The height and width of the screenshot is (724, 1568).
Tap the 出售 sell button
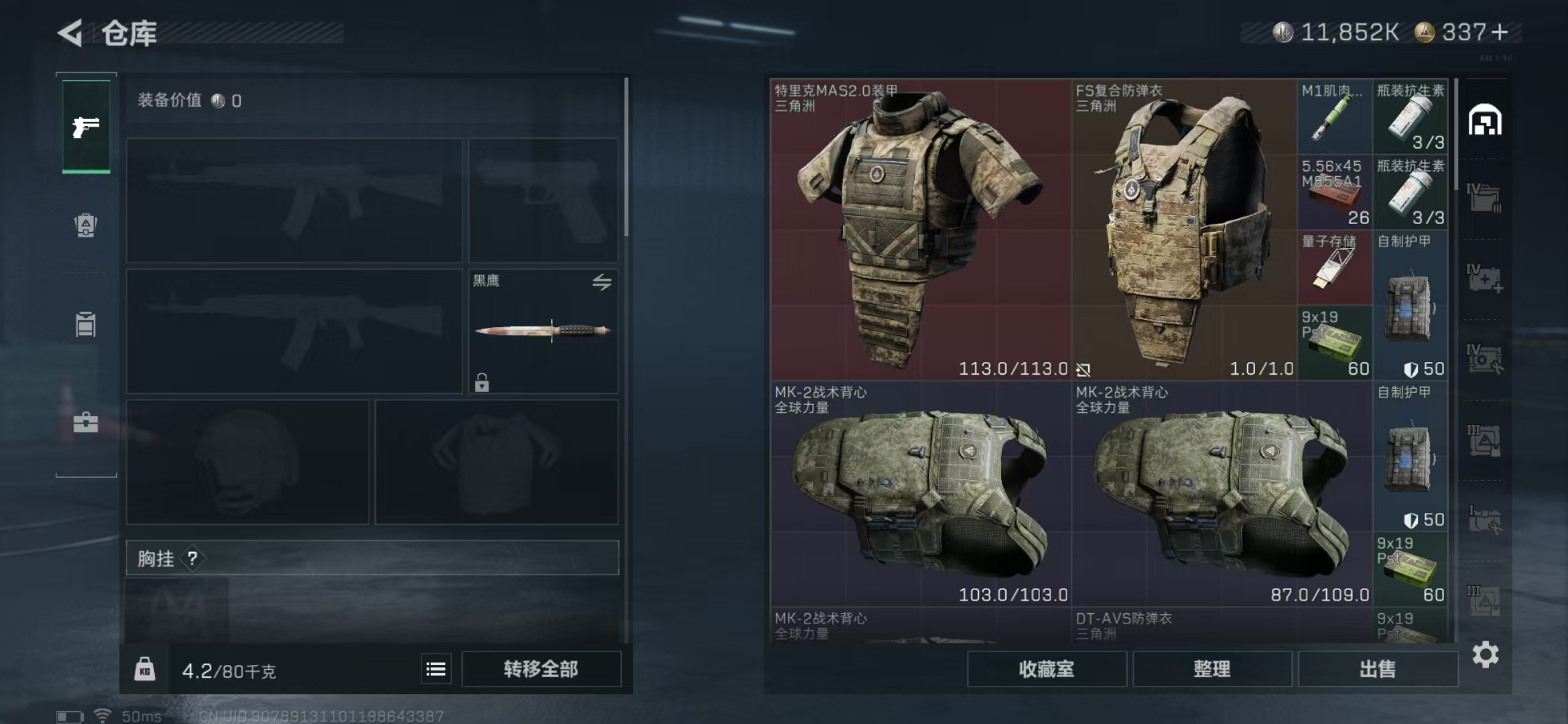(1377, 669)
